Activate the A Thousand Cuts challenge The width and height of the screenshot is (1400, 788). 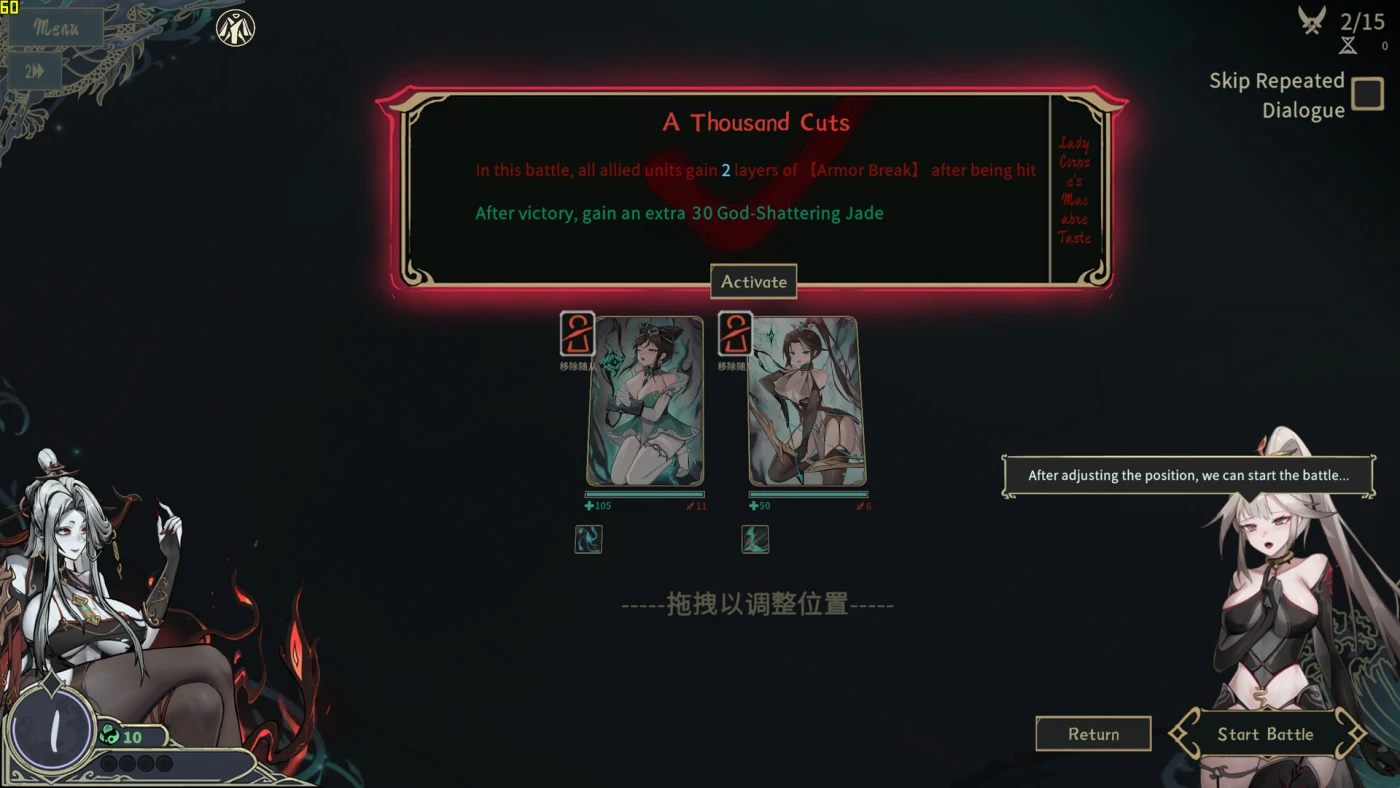click(x=753, y=282)
